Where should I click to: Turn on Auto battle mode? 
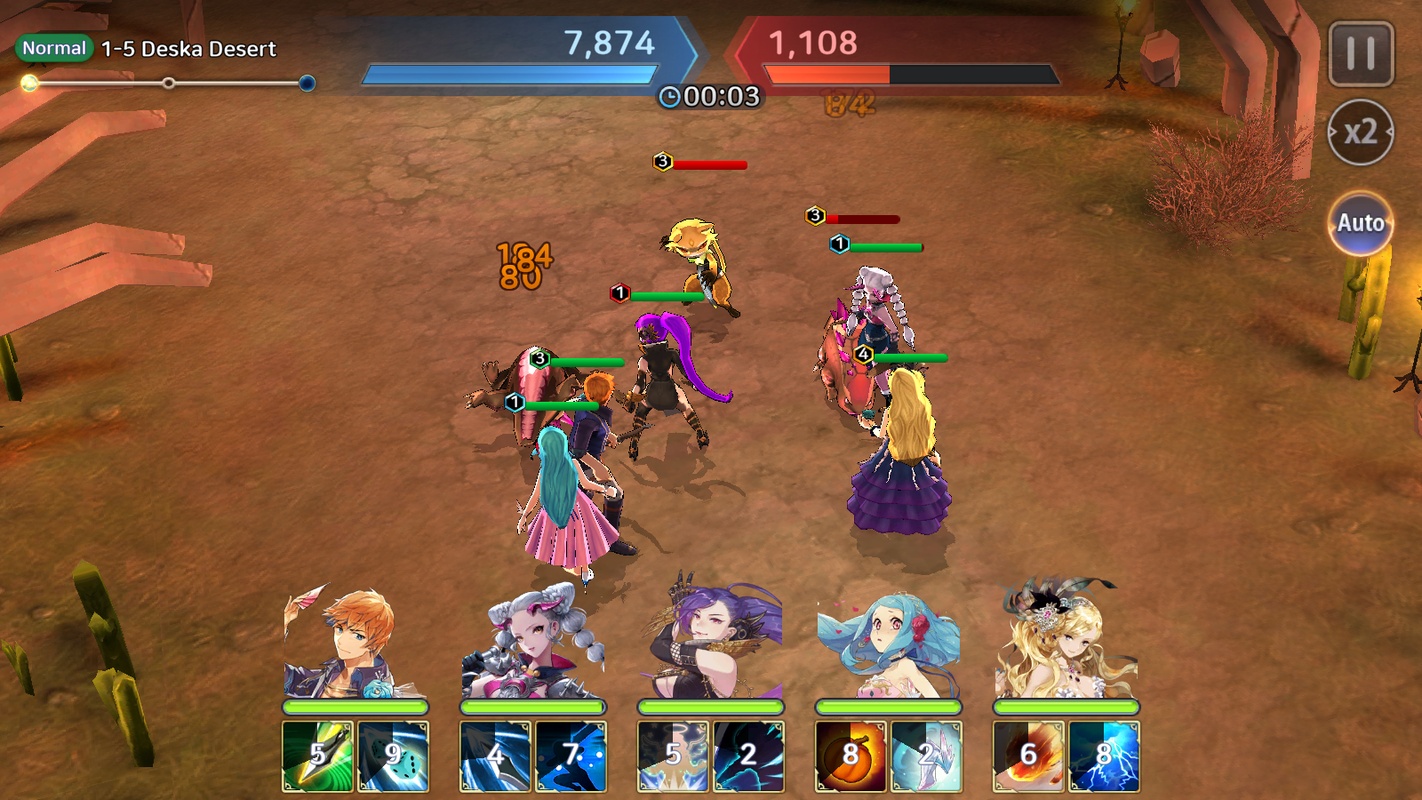(x=1360, y=222)
